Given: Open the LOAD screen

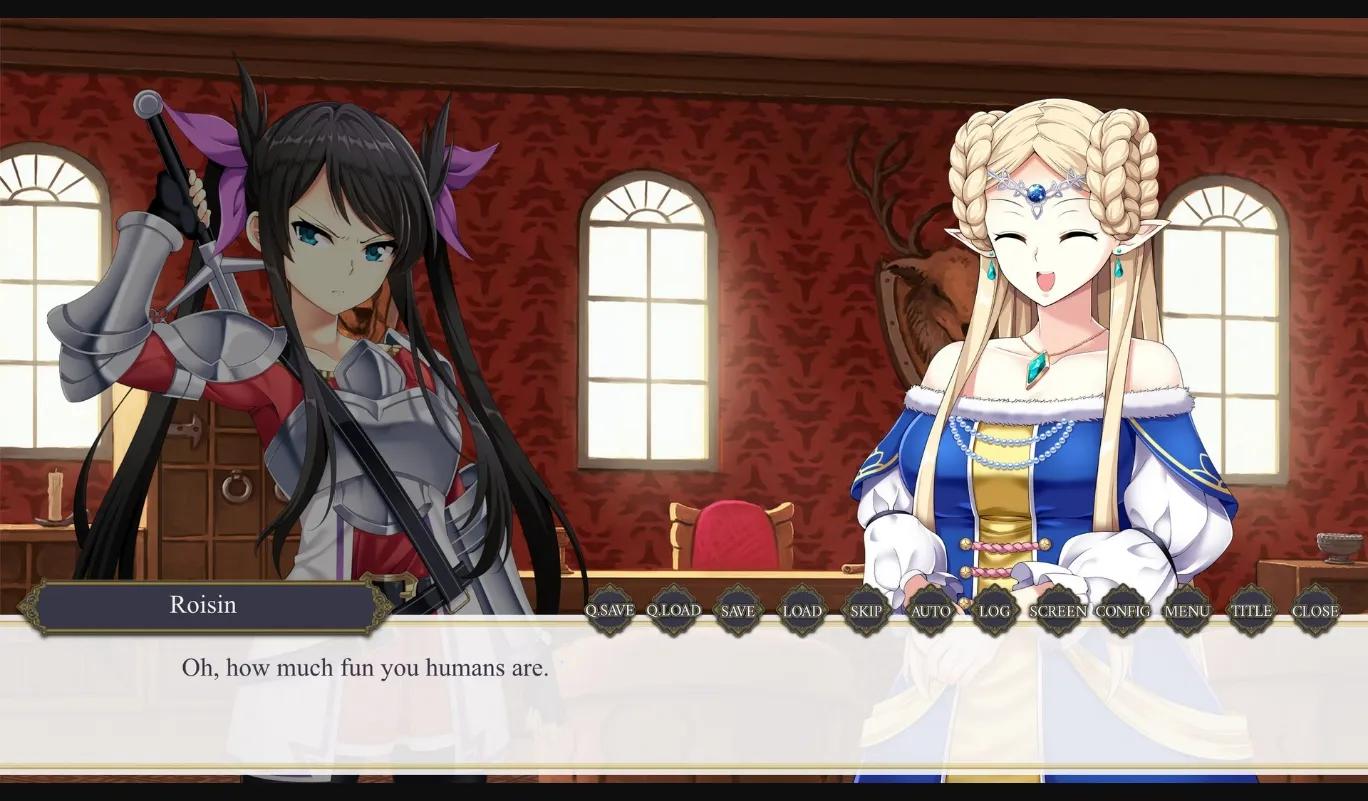Looking at the screenshot, I should 803,610.
